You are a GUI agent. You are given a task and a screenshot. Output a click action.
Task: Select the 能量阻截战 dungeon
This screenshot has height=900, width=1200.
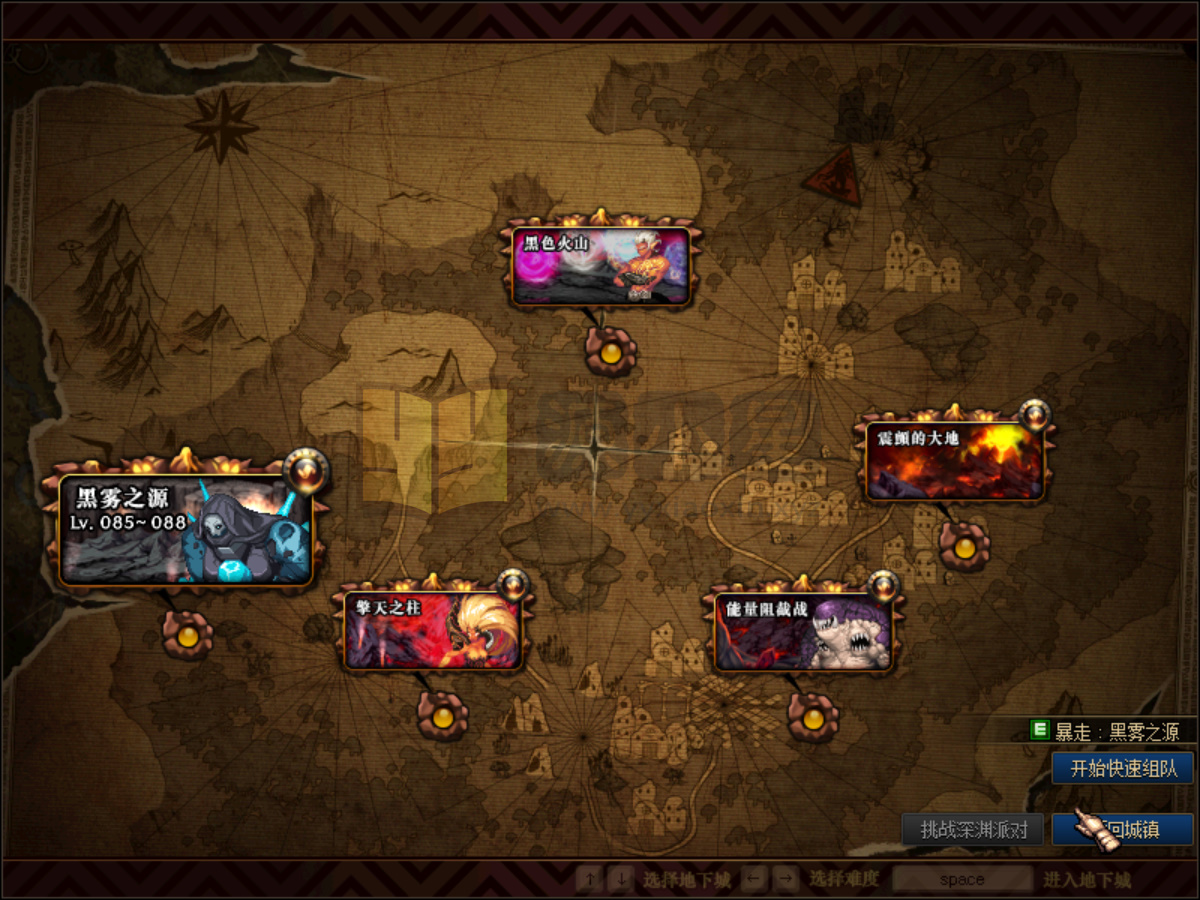tap(802, 632)
